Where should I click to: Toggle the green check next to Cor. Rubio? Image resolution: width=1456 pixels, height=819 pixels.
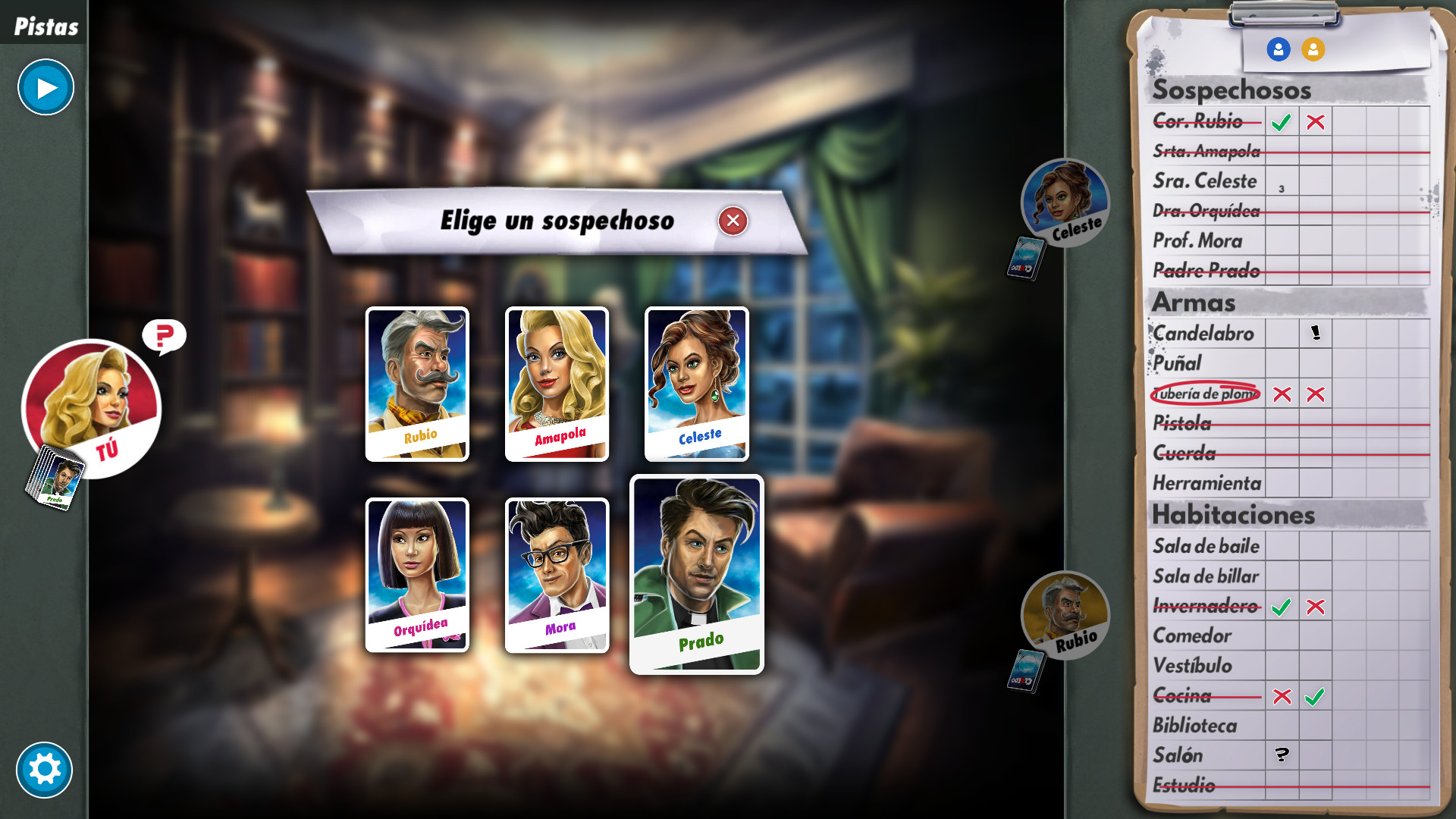[1282, 121]
